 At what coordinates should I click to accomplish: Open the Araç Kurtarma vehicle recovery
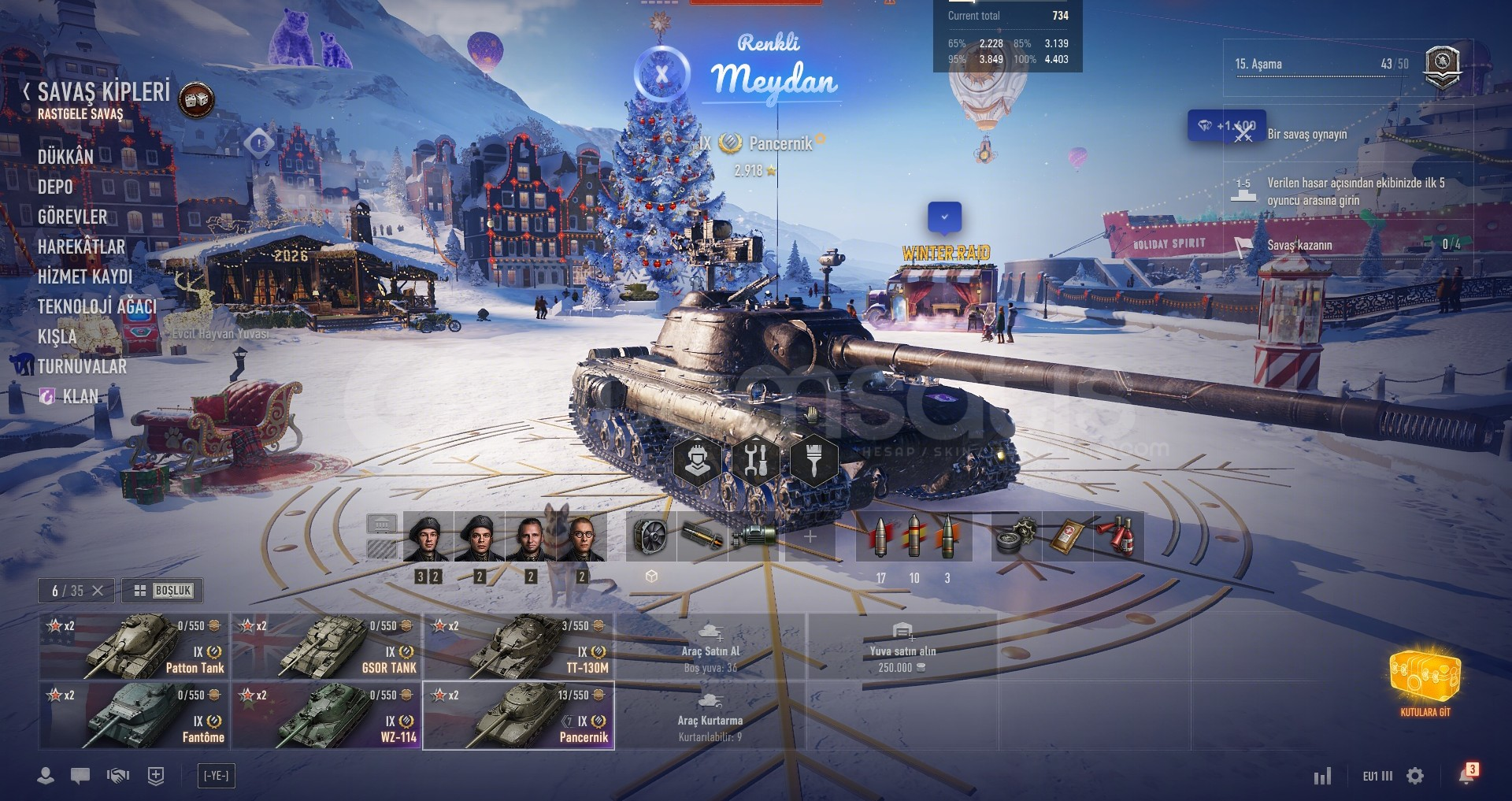coord(710,718)
